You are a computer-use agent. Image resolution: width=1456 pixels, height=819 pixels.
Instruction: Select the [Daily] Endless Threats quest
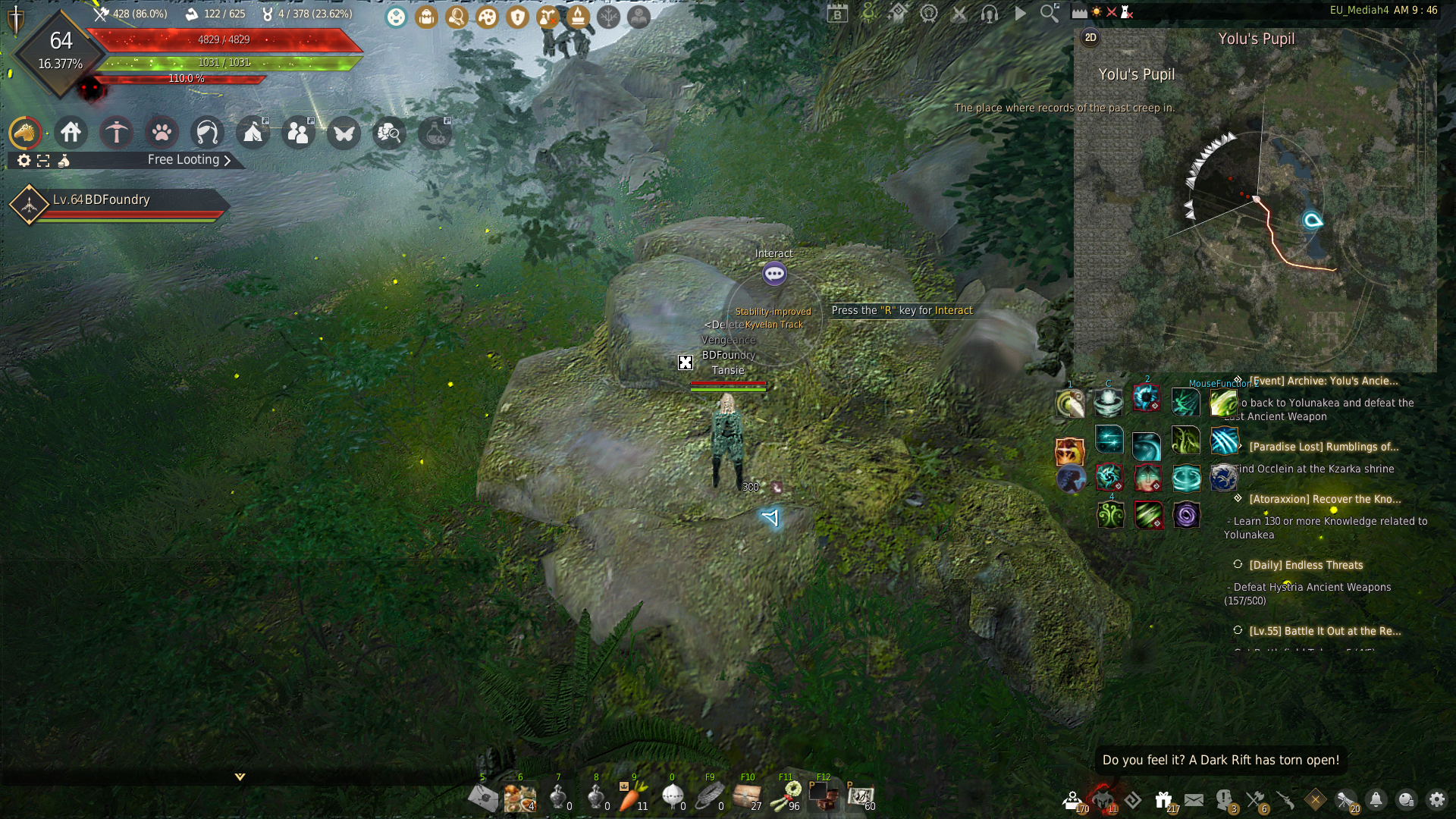[1306, 565]
